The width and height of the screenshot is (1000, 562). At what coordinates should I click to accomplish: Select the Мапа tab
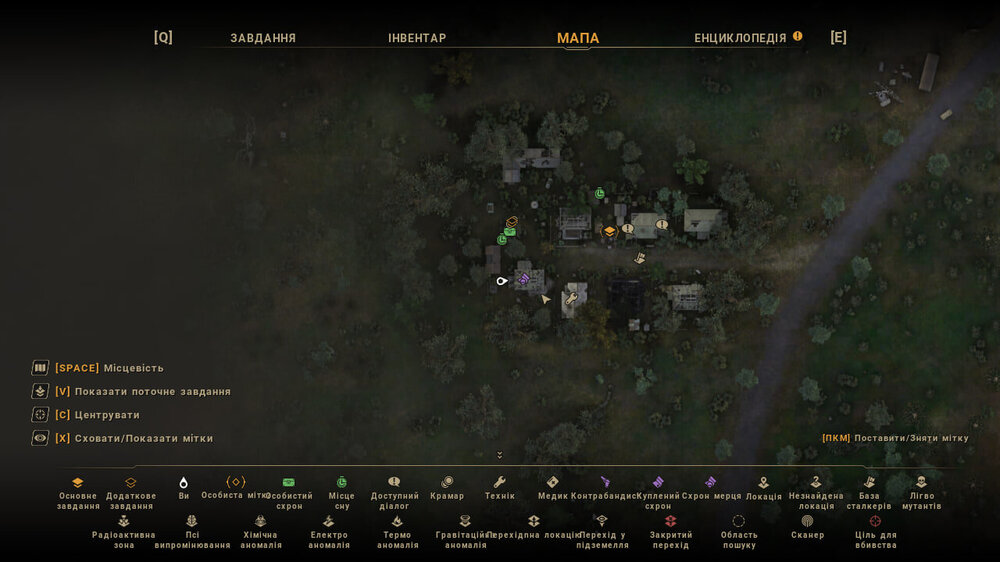[578, 38]
